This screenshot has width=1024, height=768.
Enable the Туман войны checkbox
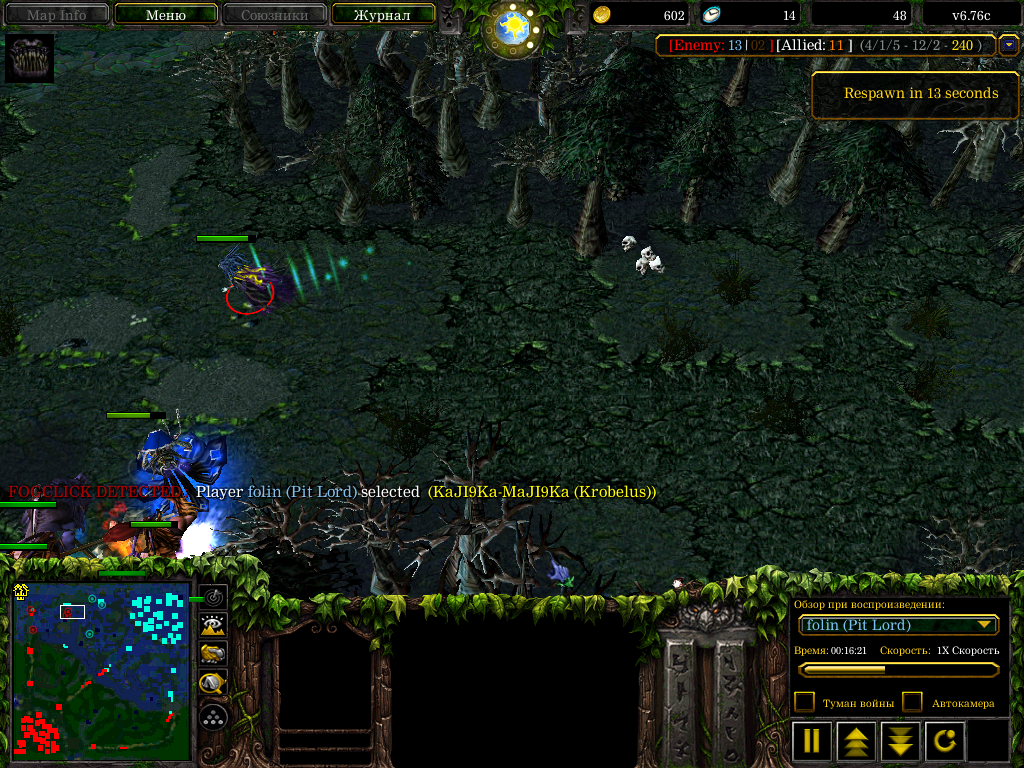804,702
